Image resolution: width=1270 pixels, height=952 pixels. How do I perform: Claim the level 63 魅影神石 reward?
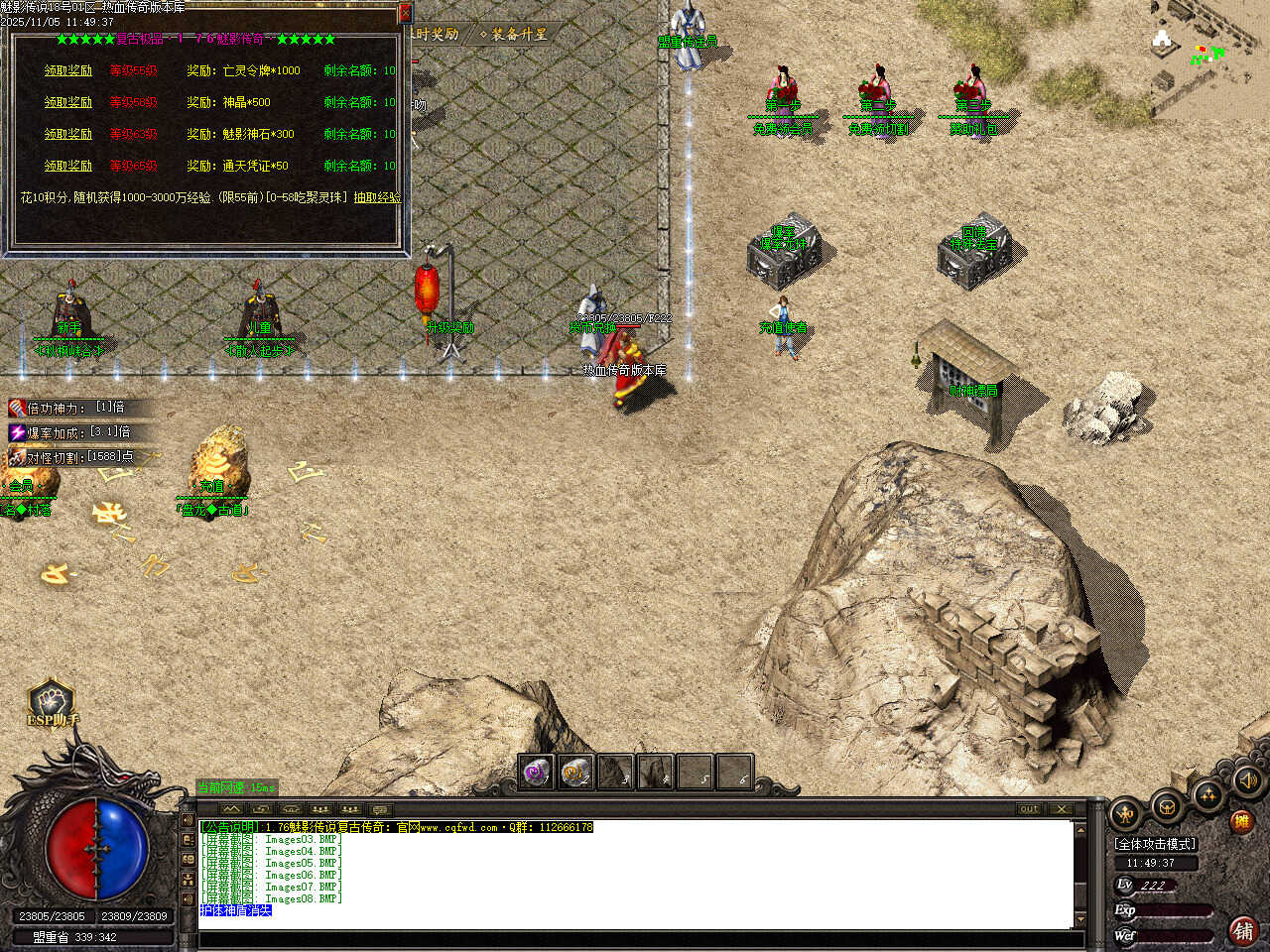tap(67, 134)
